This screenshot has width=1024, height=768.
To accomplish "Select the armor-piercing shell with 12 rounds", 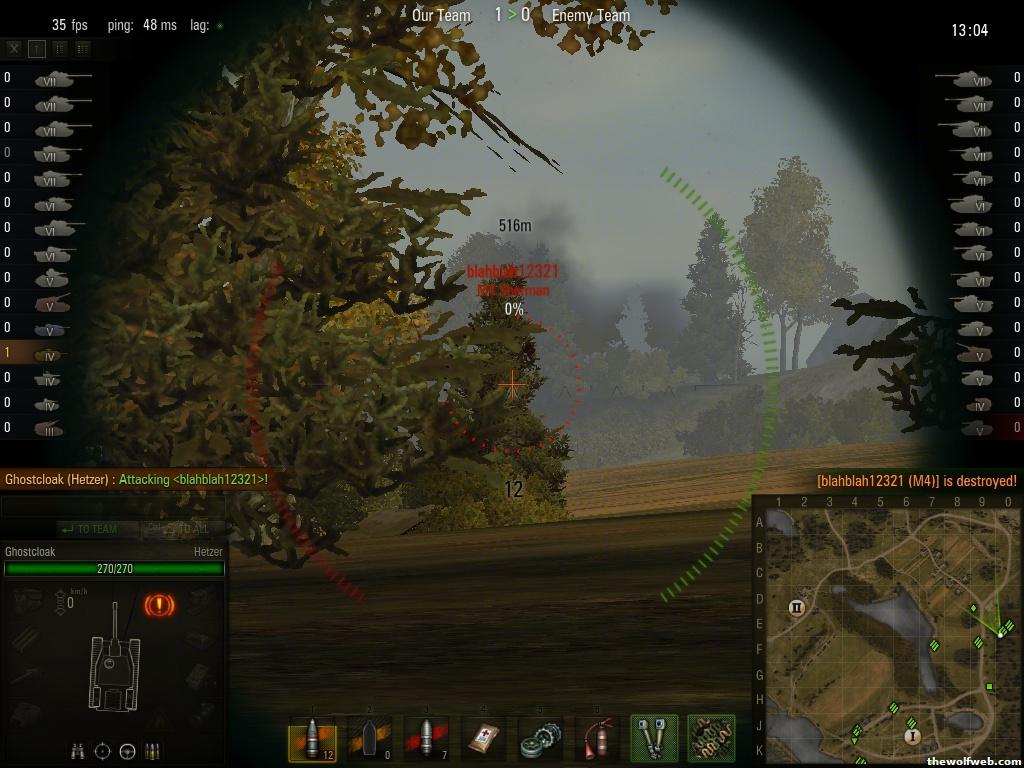I will point(312,739).
